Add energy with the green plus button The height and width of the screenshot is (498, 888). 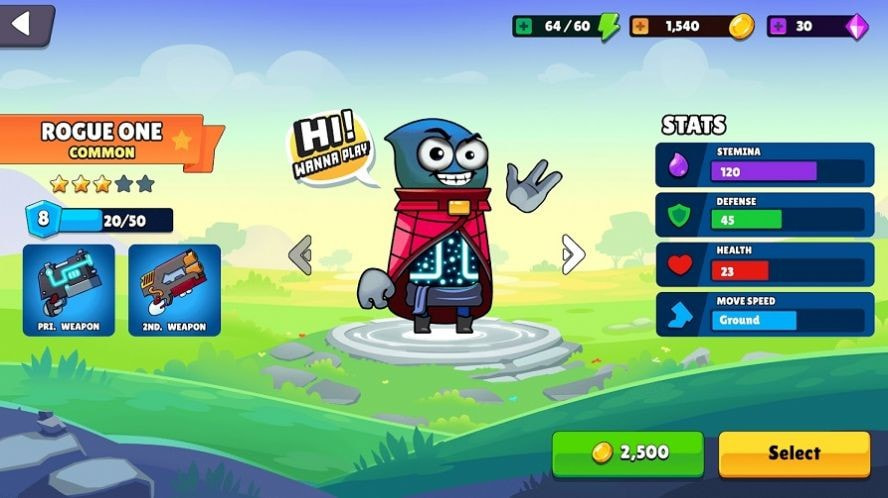click(x=524, y=26)
